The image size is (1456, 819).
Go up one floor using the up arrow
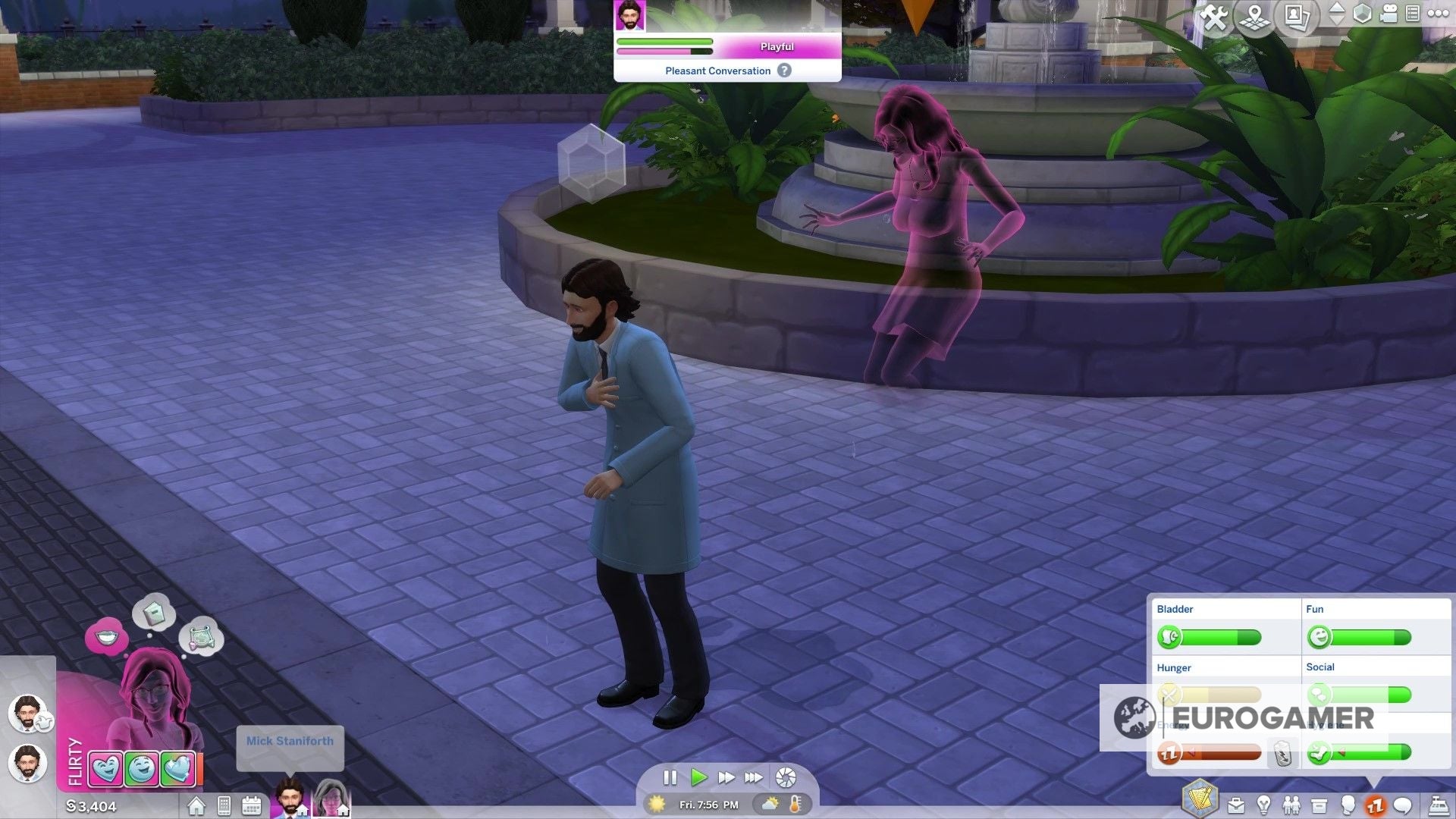point(1335,8)
